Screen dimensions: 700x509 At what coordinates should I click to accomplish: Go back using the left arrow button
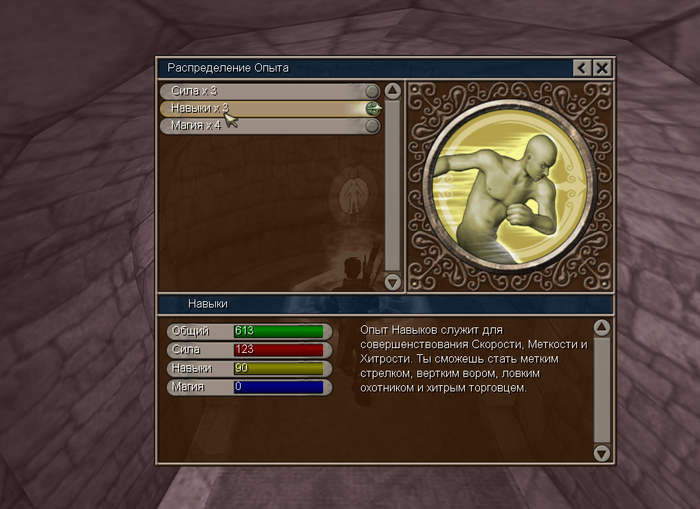click(582, 68)
